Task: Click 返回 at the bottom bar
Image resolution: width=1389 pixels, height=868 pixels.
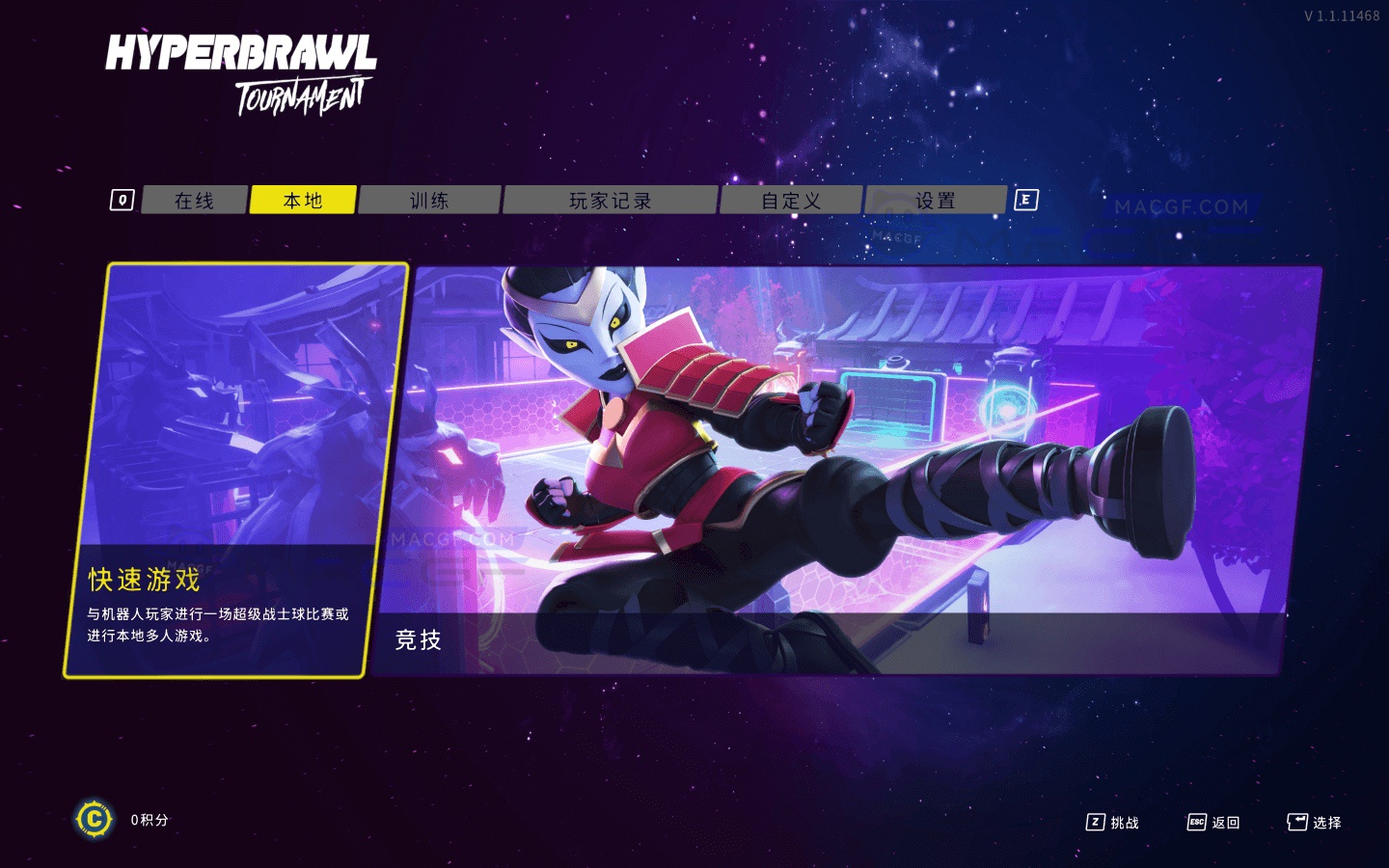Action: (x=1226, y=823)
